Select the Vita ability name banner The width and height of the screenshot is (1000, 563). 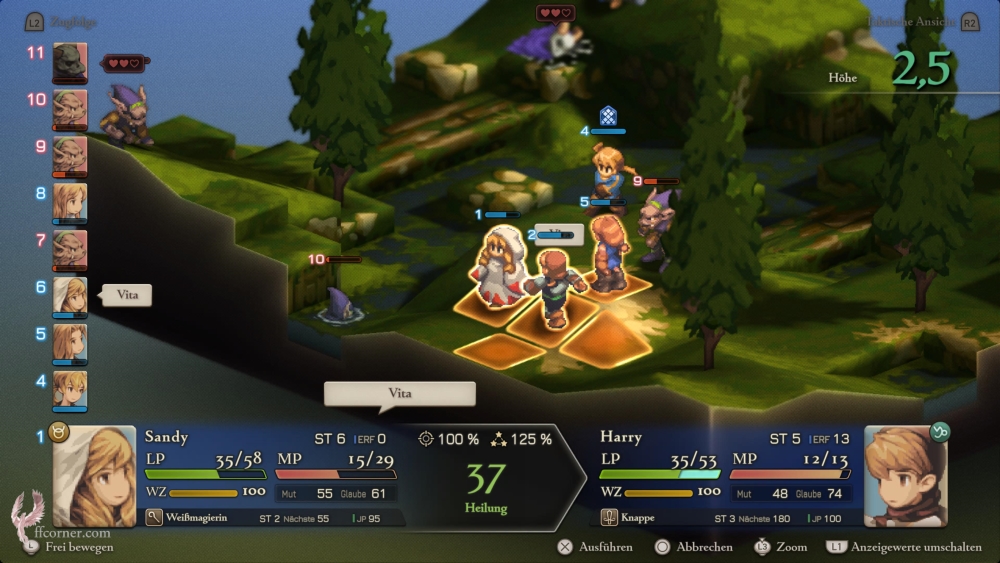tap(399, 394)
